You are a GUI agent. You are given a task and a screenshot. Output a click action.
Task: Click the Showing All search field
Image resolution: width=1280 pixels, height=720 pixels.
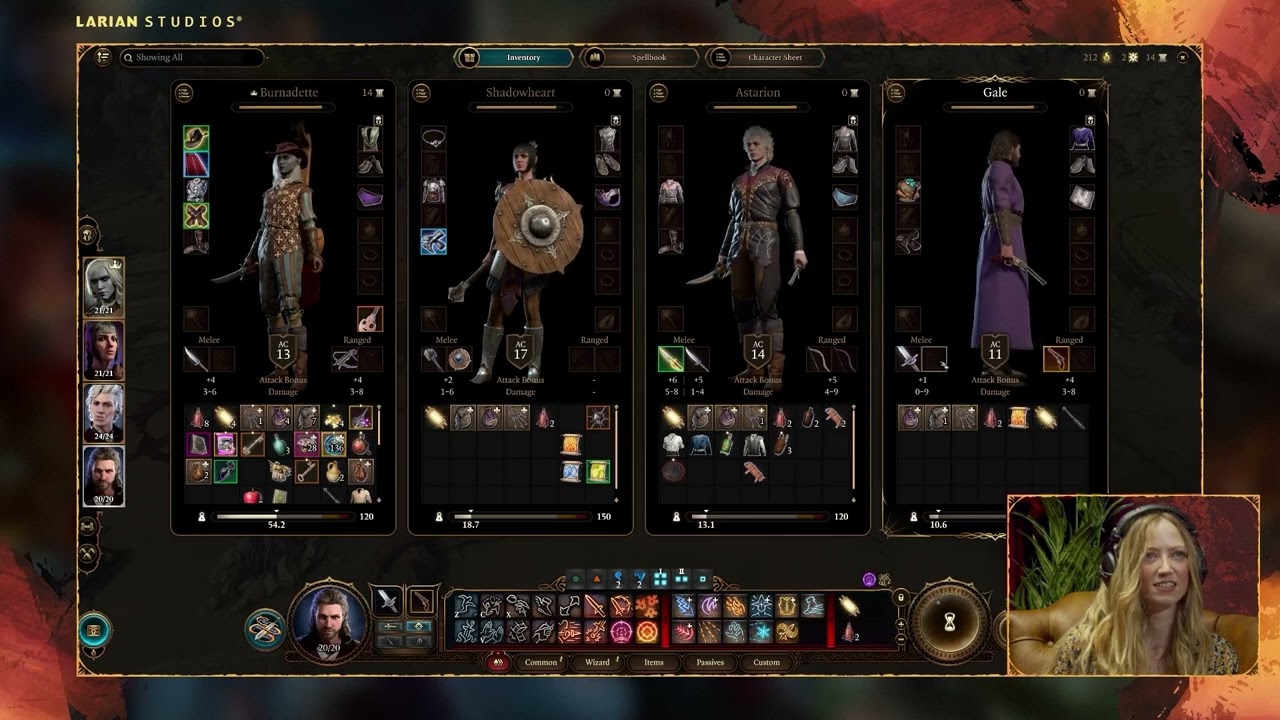tap(190, 58)
